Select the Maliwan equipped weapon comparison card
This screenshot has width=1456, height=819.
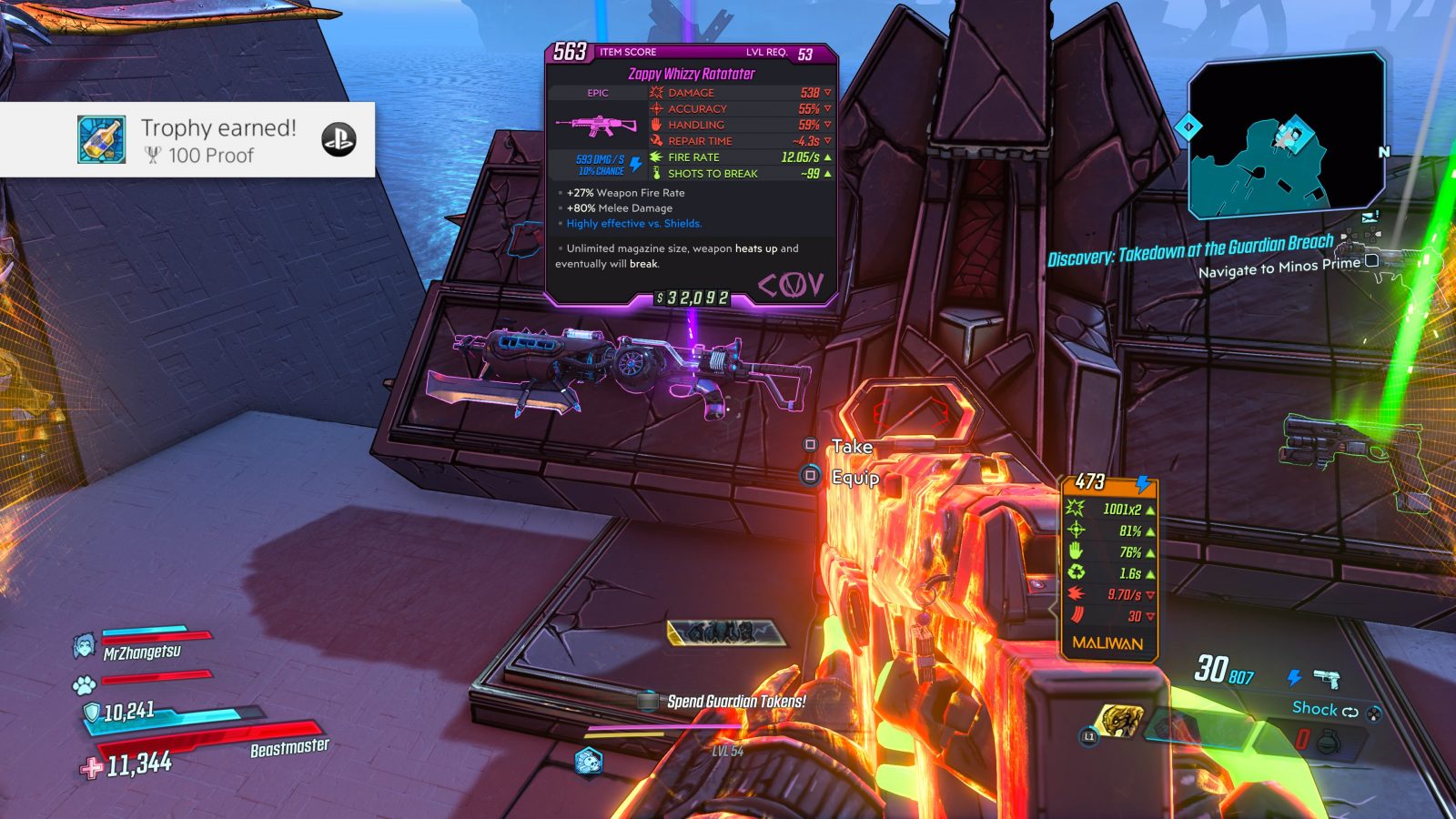tap(1108, 564)
